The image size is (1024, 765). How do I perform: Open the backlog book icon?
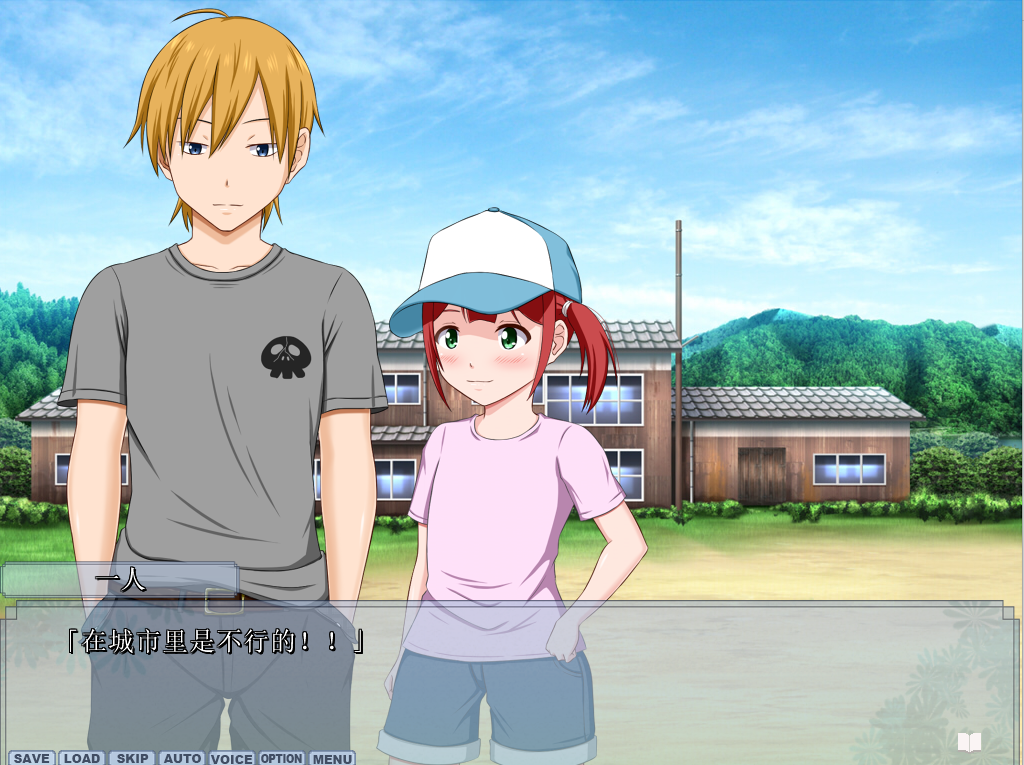(x=968, y=742)
